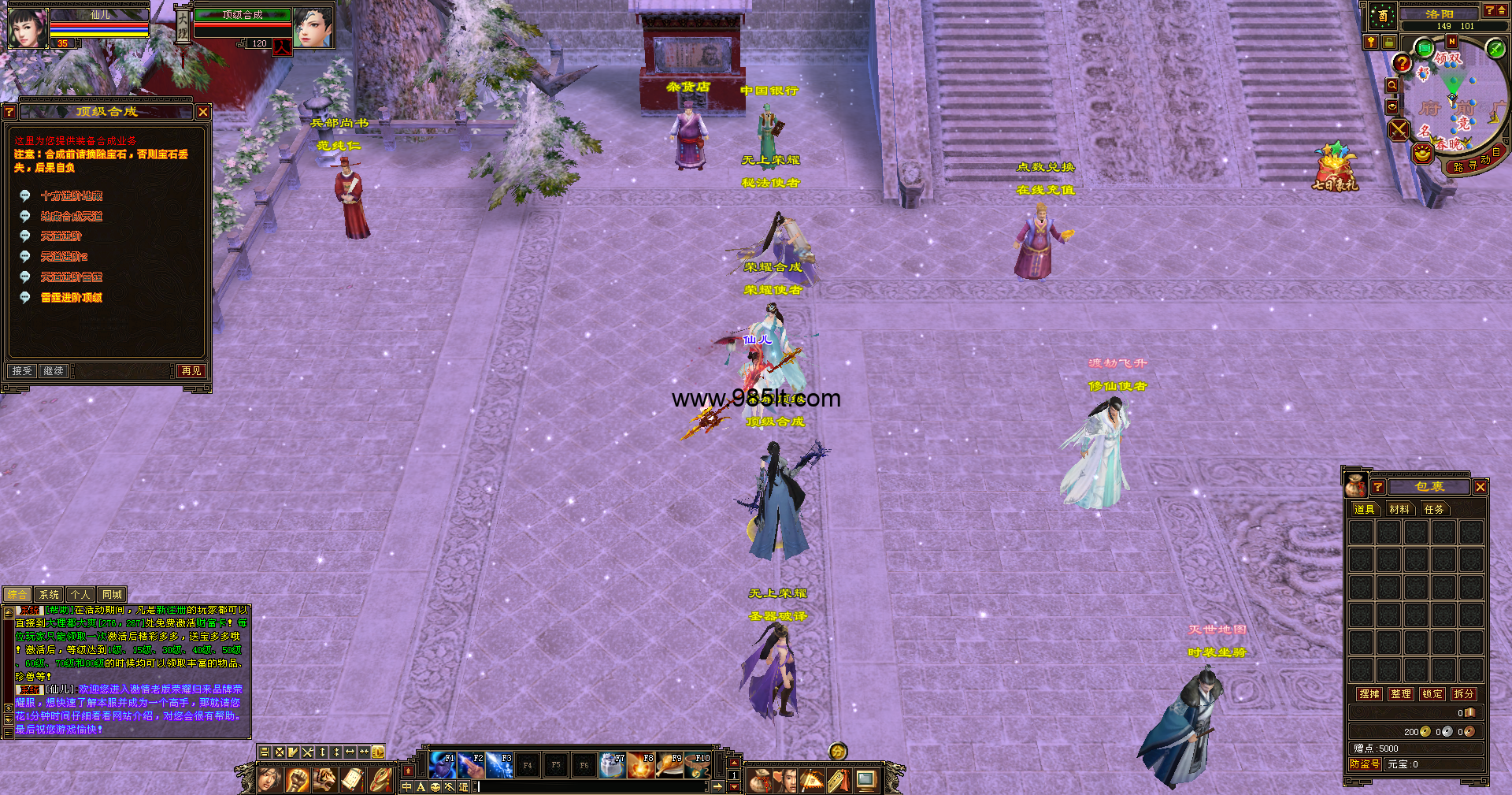The height and width of the screenshot is (795, 1512).
Task: Open the fist skills icon in the bottom bar
Action: (297, 780)
